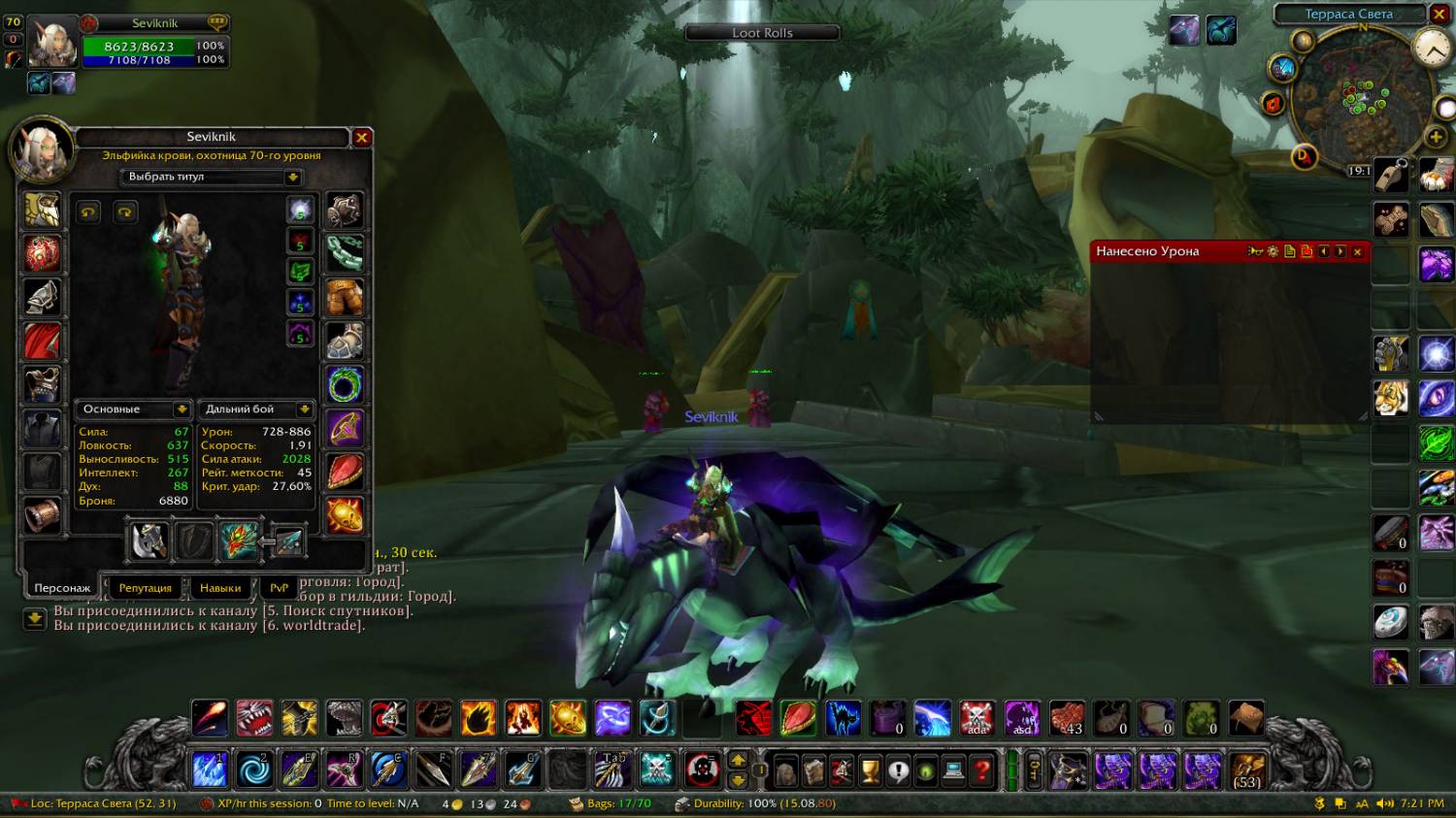
Task: Show the PvP tab
Action: [279, 588]
